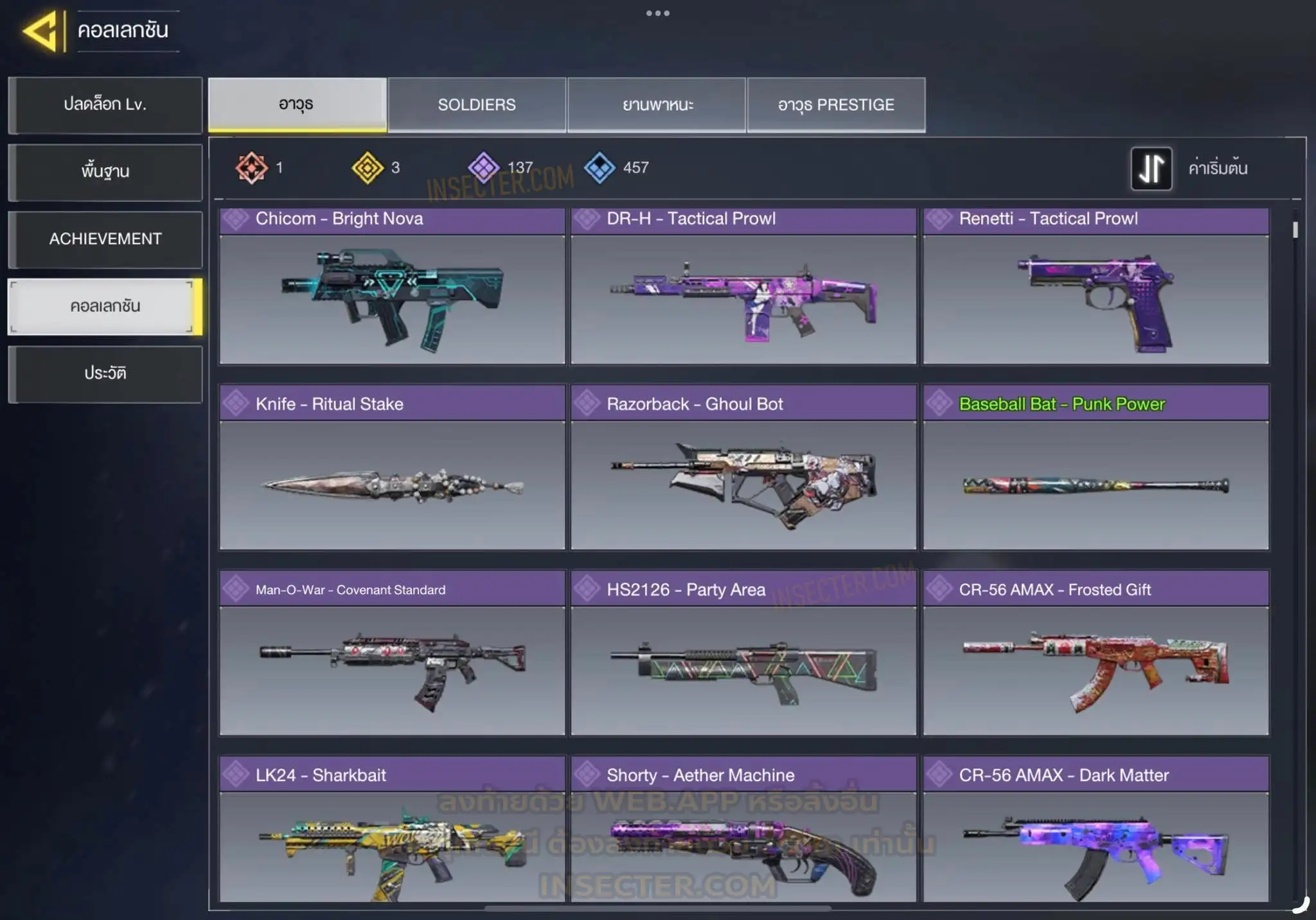The image size is (1316, 920).
Task: Pick the Knife - Ritual Stake card
Action: coord(392,468)
